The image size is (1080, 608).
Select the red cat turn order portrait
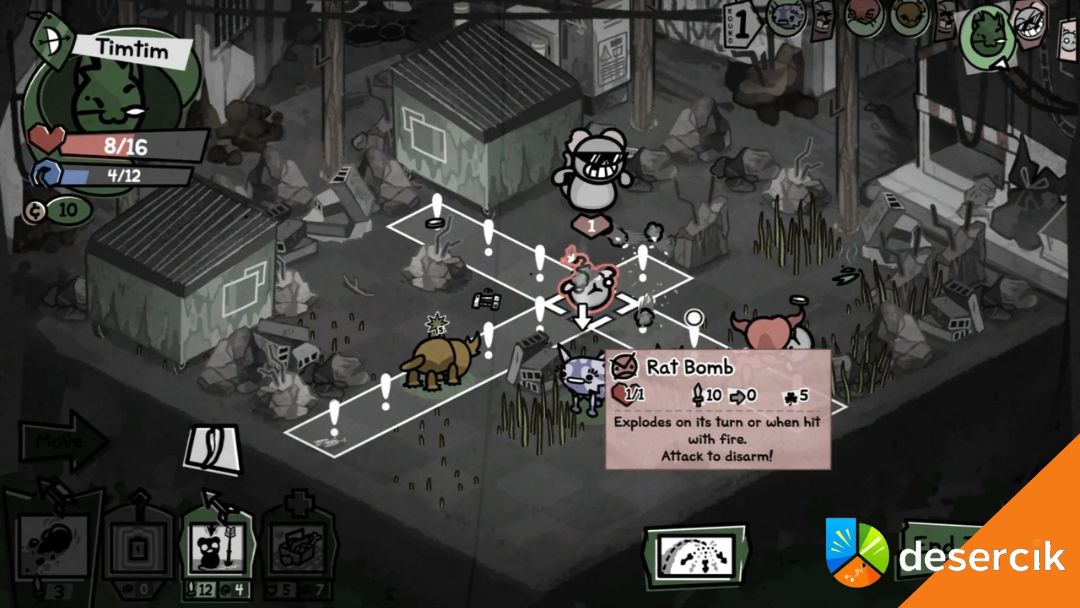coord(864,14)
